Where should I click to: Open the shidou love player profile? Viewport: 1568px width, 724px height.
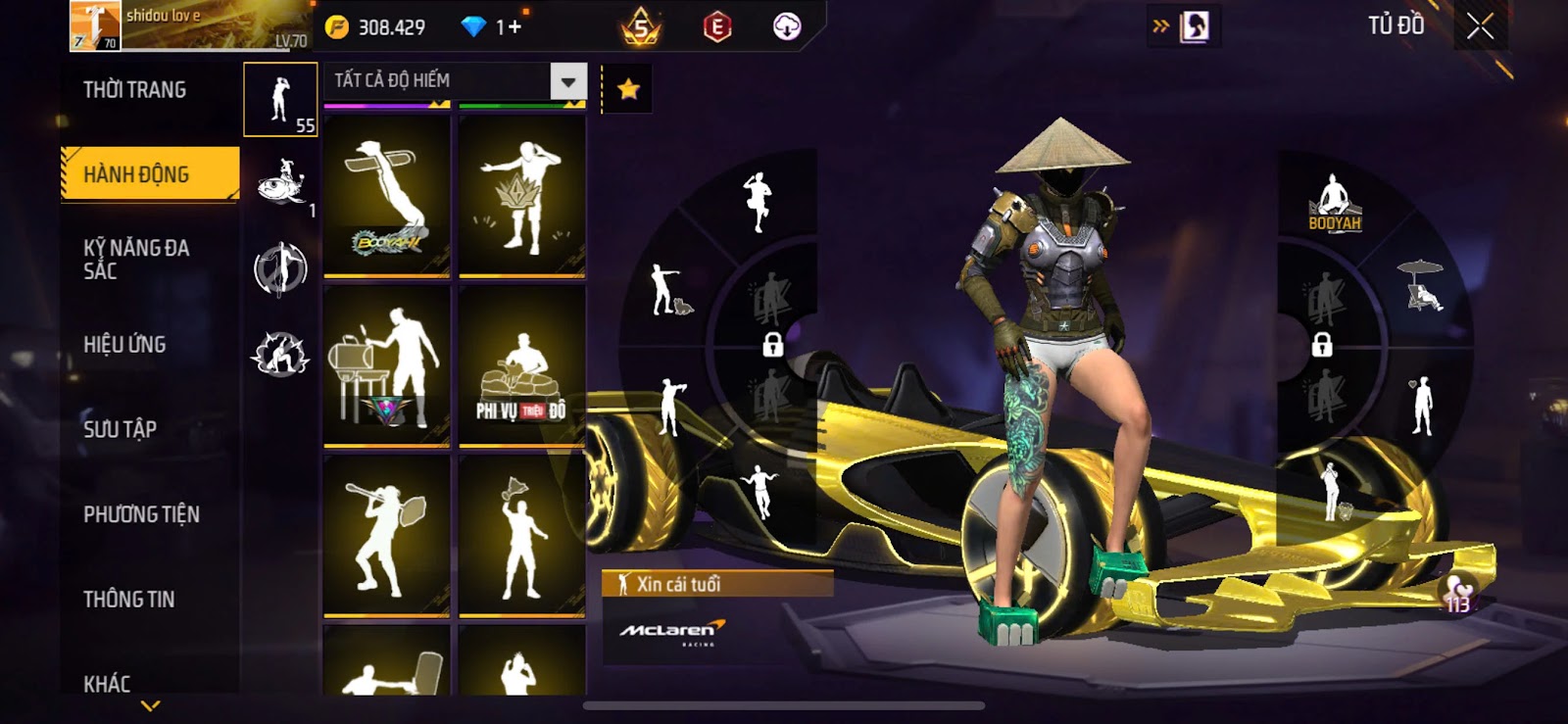pos(186,25)
